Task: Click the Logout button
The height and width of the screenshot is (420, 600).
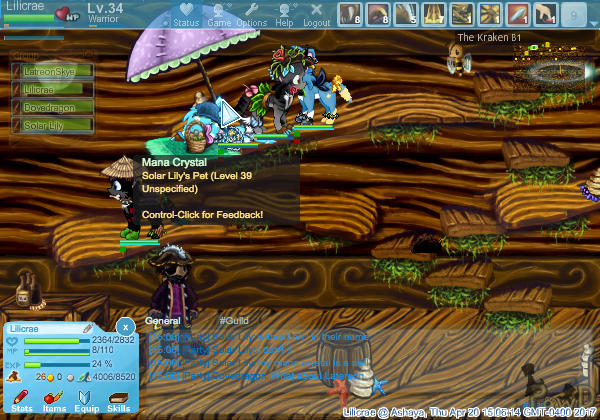Action: click(316, 15)
